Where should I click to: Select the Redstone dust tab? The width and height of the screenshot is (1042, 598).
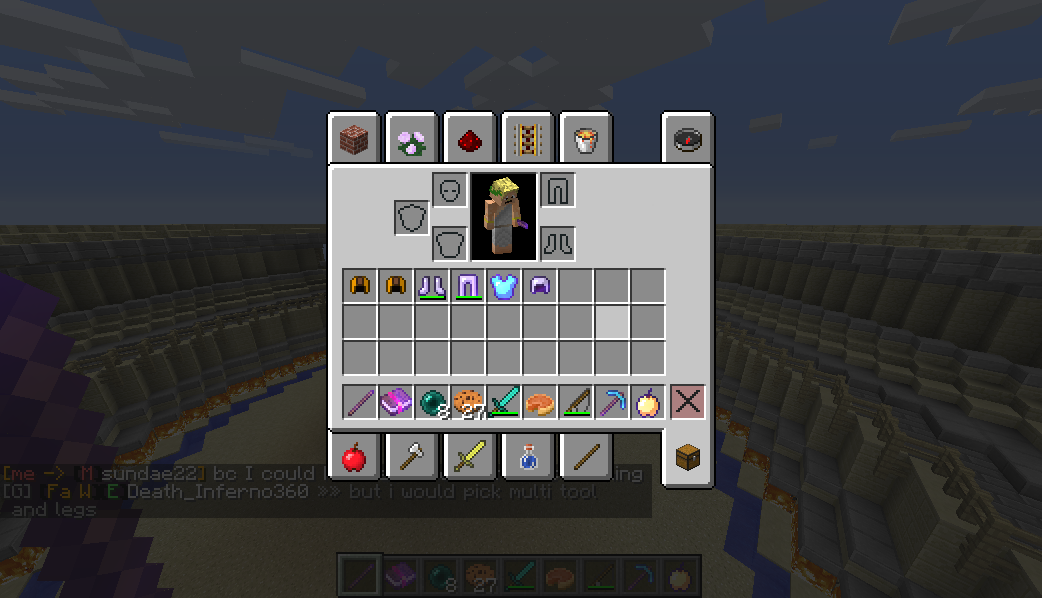[469, 141]
